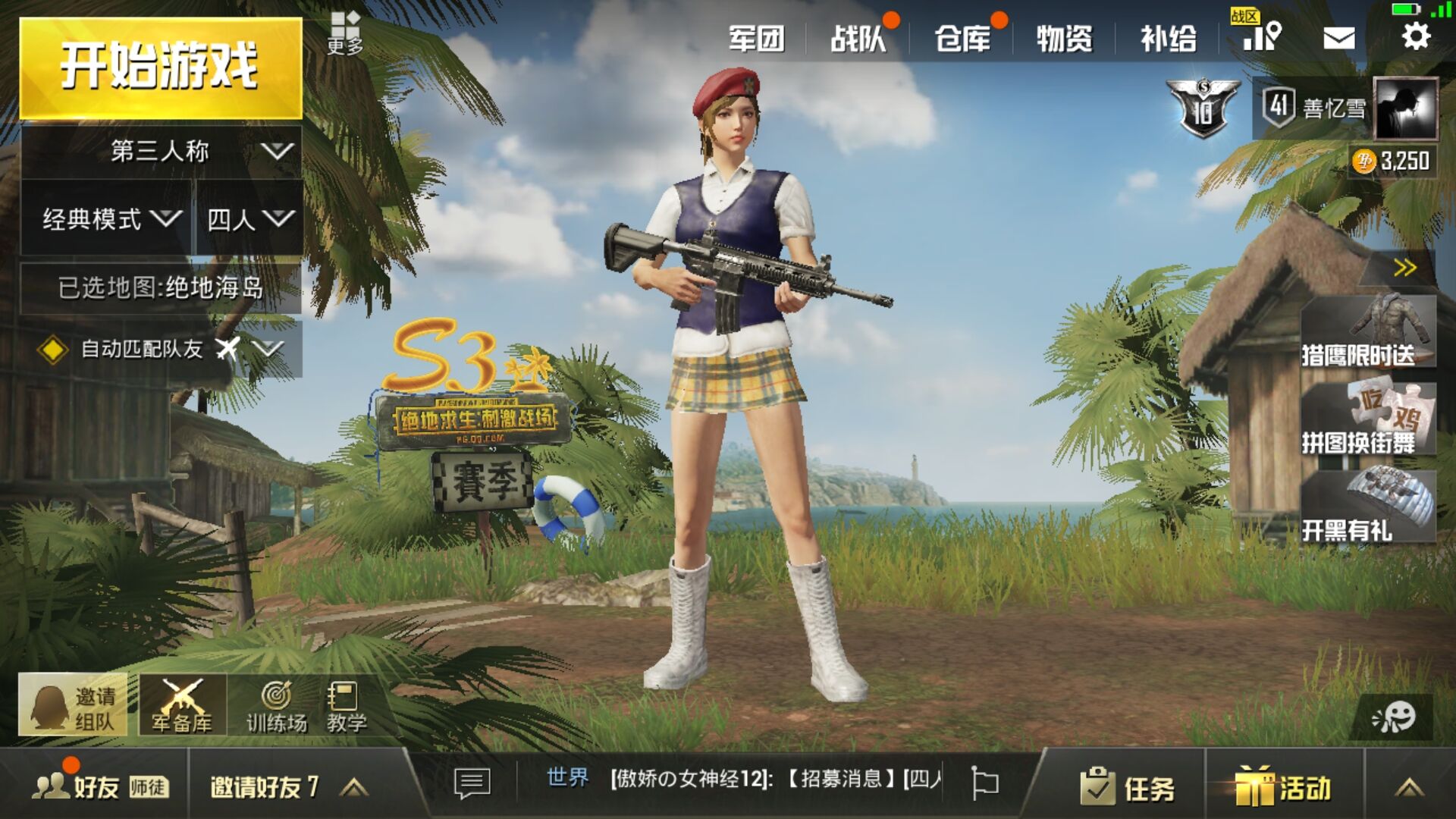Open the 补给 supply shop
The width and height of the screenshot is (1456, 819).
point(1168,38)
